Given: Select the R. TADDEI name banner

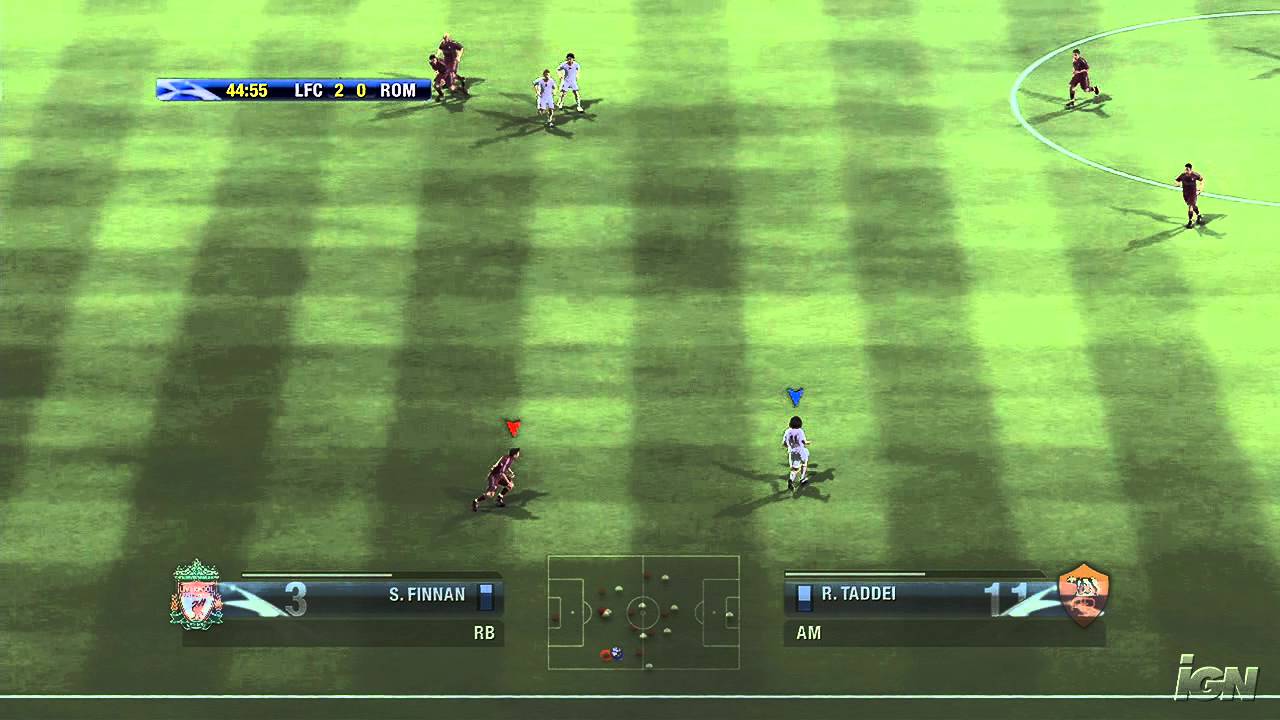Looking at the screenshot, I should [858, 593].
